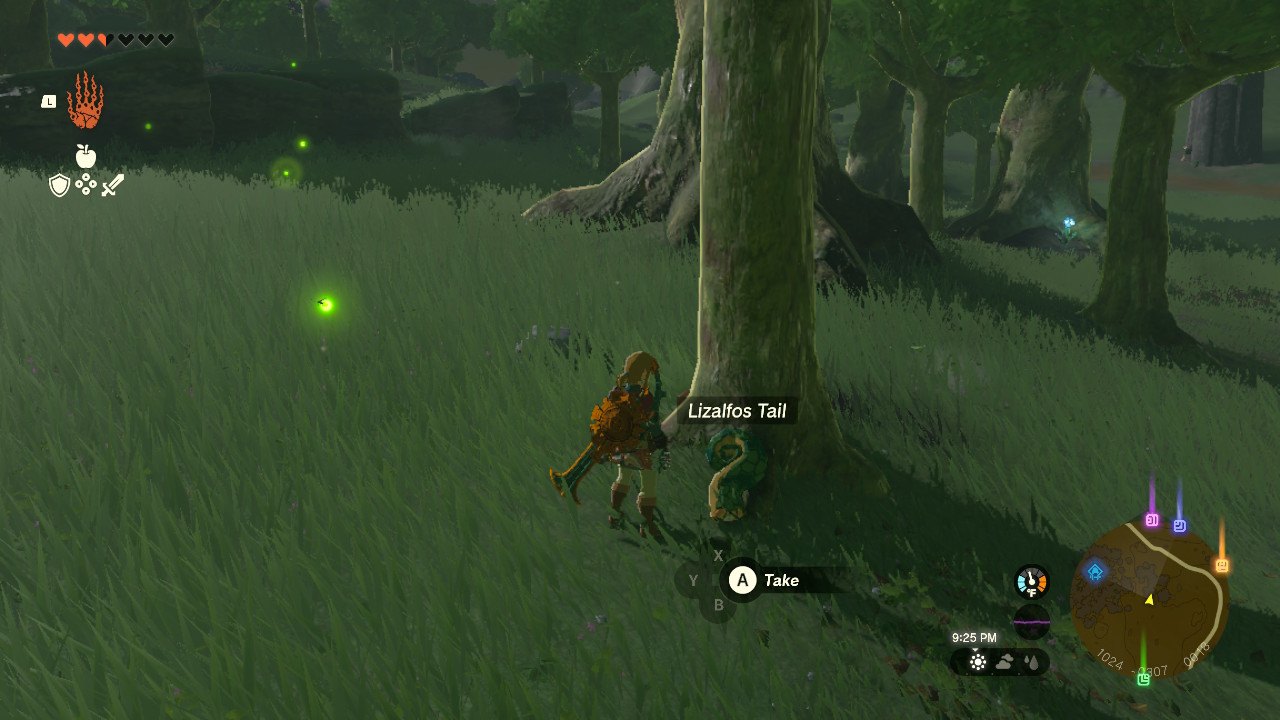Screen dimensions: 1280x720
Task: Click the four-dot armor icon between shield and sword
Action: click(x=84, y=185)
